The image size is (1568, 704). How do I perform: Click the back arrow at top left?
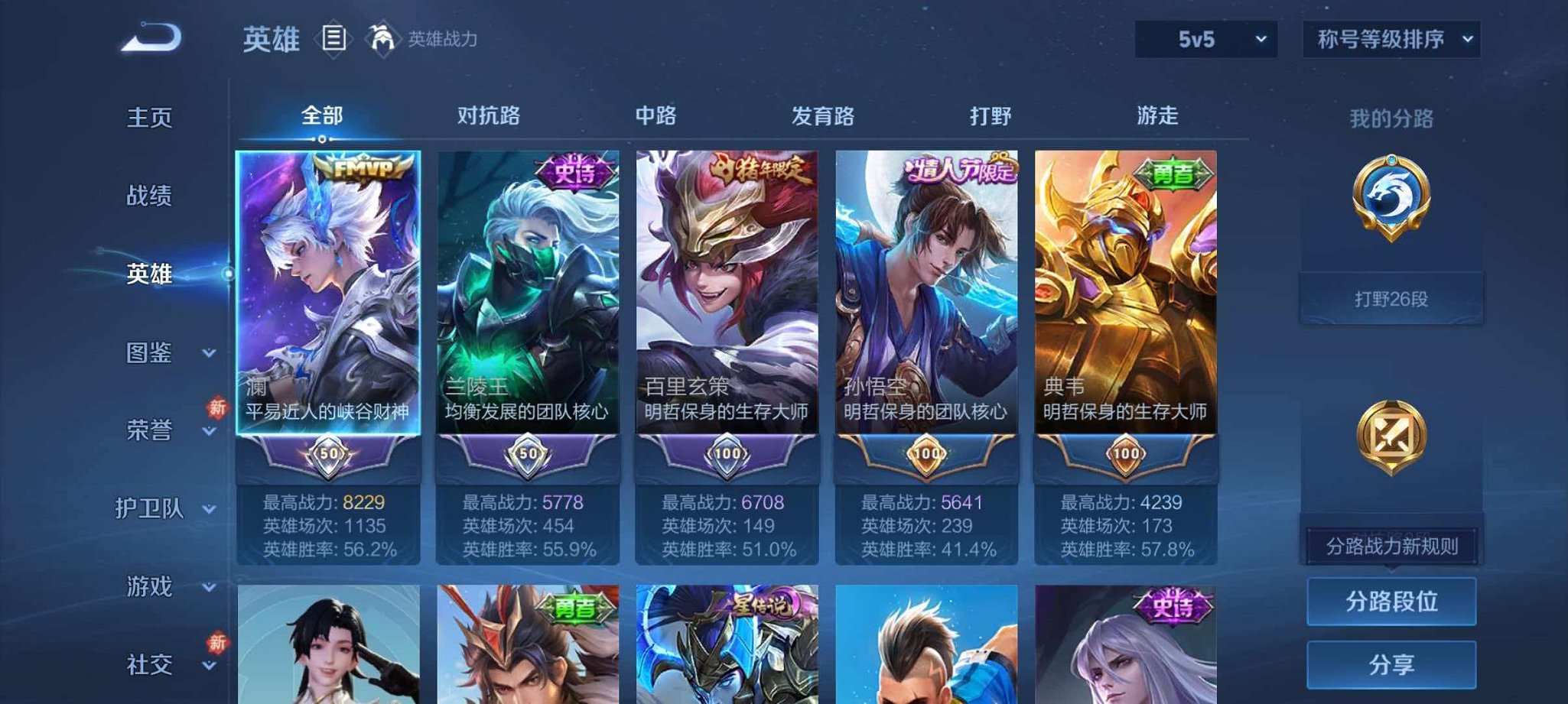148,36
